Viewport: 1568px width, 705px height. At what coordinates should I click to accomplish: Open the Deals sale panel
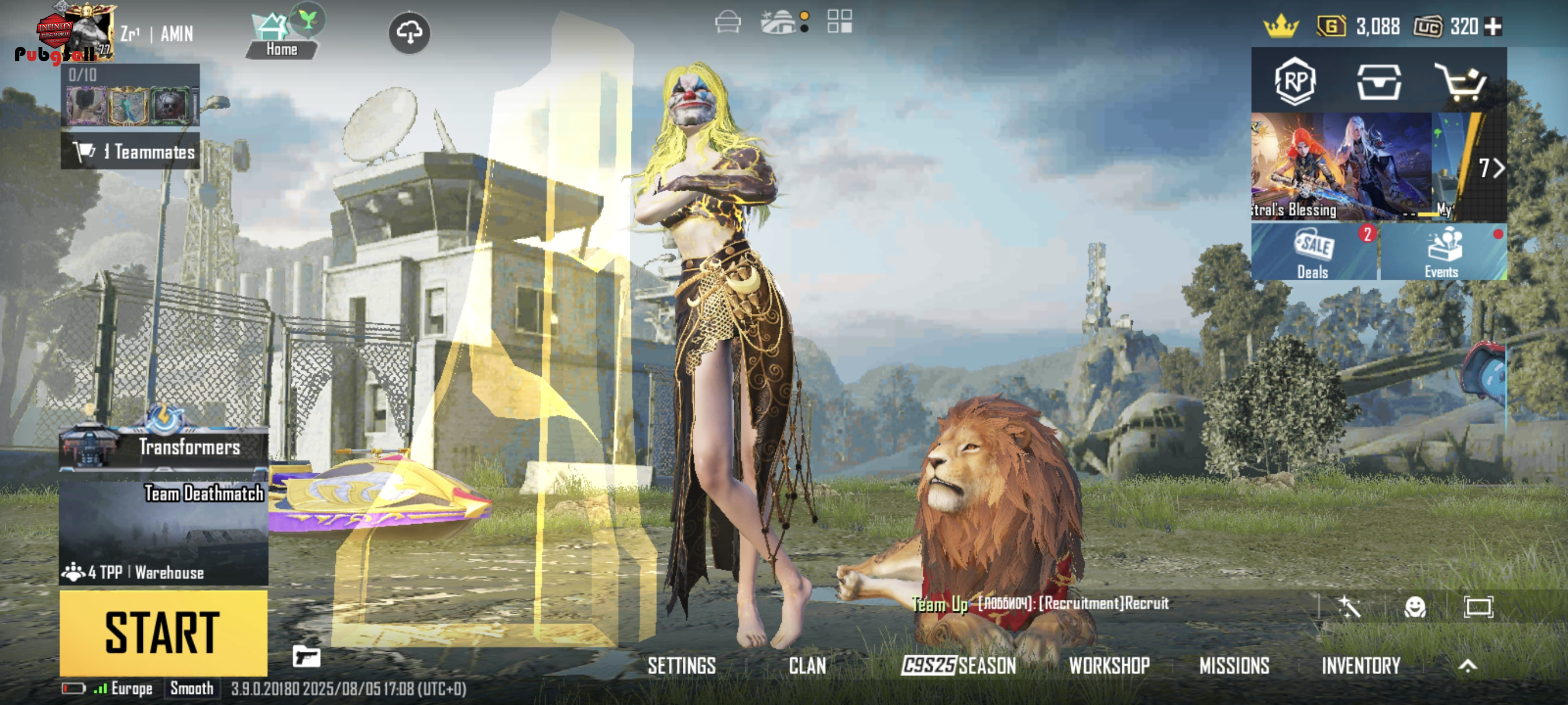1314,253
